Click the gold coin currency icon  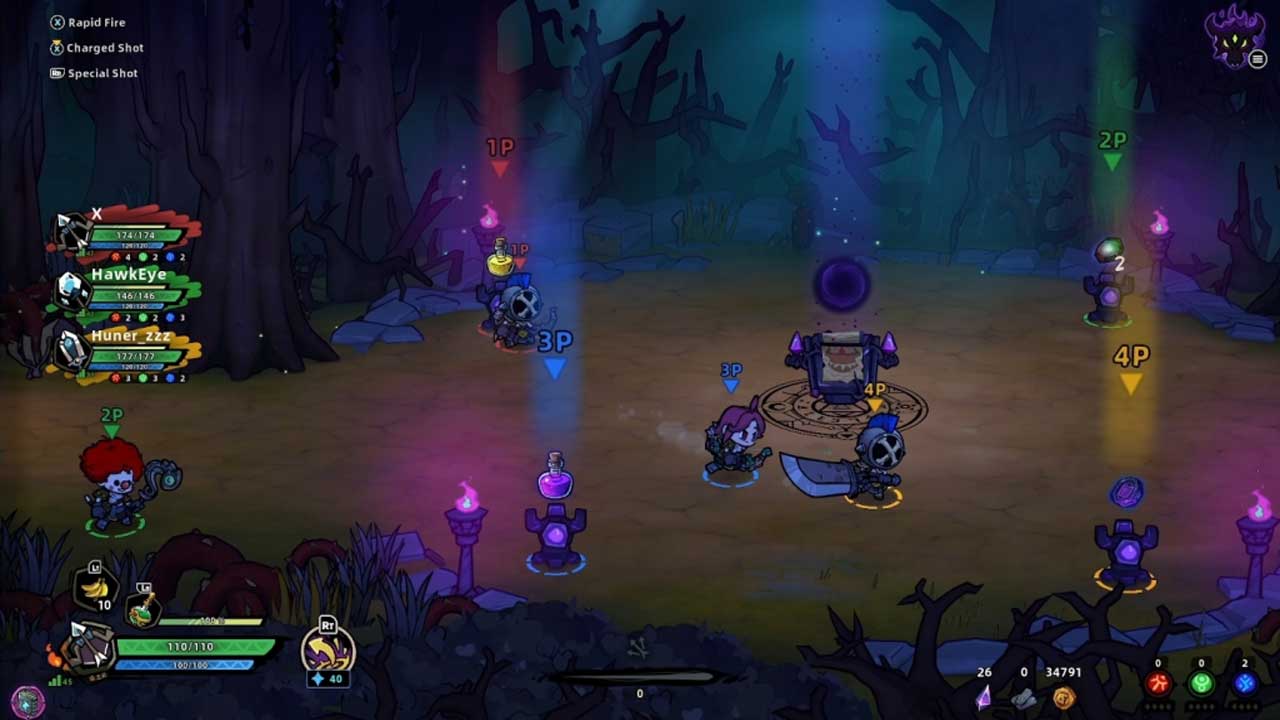point(1064,697)
